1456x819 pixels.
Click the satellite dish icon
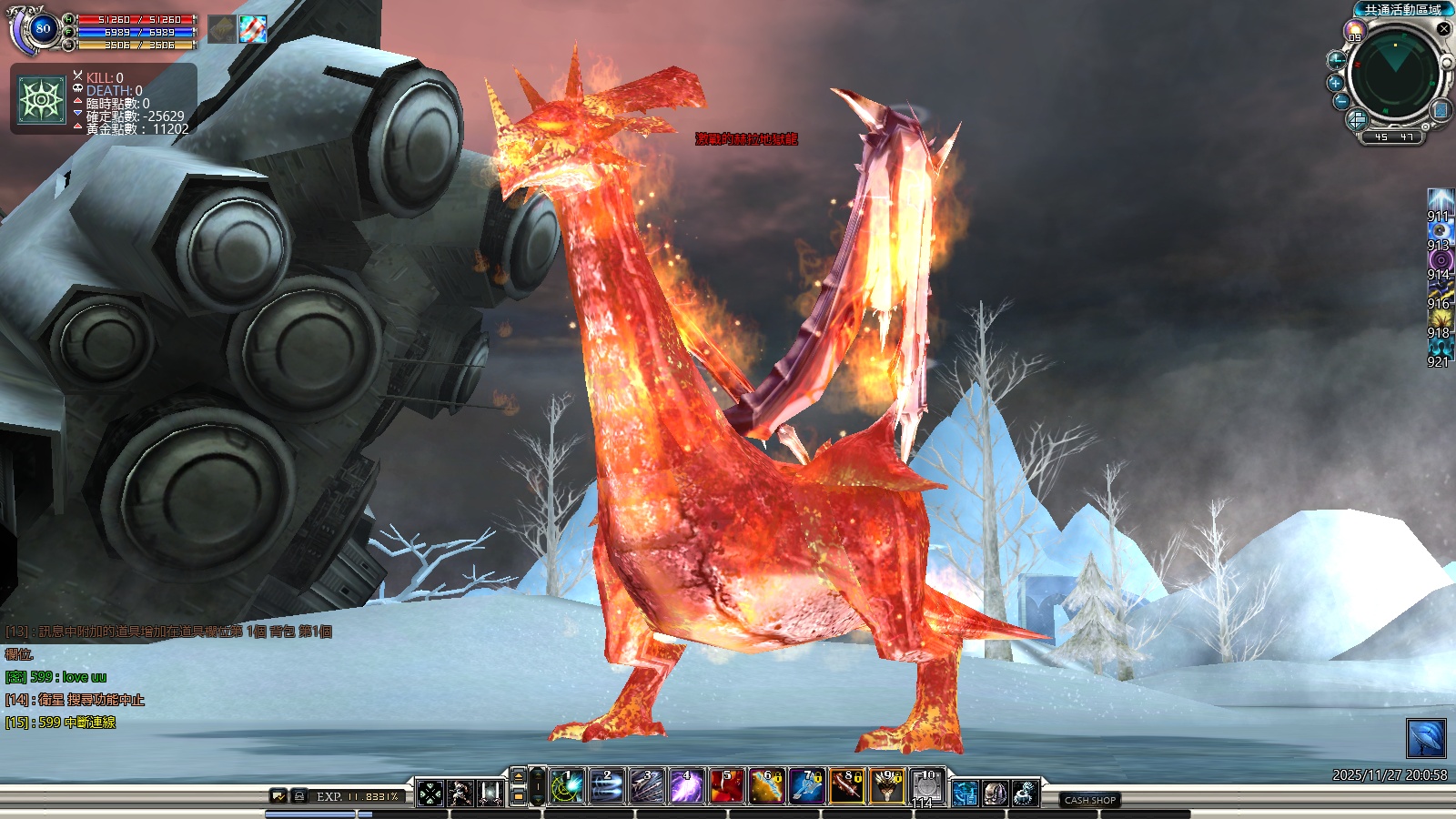(1426, 738)
